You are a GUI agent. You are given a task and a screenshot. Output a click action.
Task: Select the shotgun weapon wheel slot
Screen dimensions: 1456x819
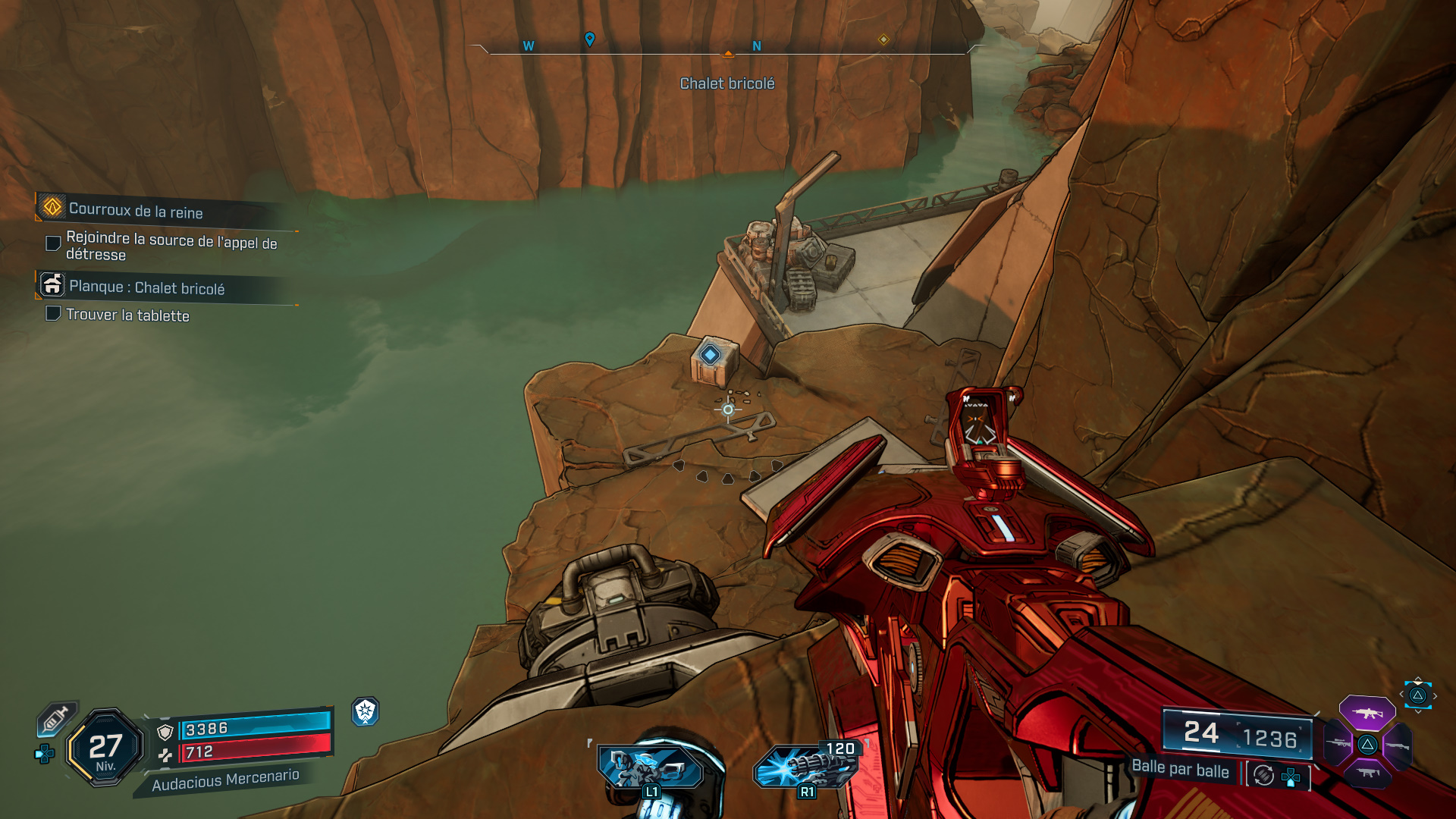click(x=1398, y=746)
